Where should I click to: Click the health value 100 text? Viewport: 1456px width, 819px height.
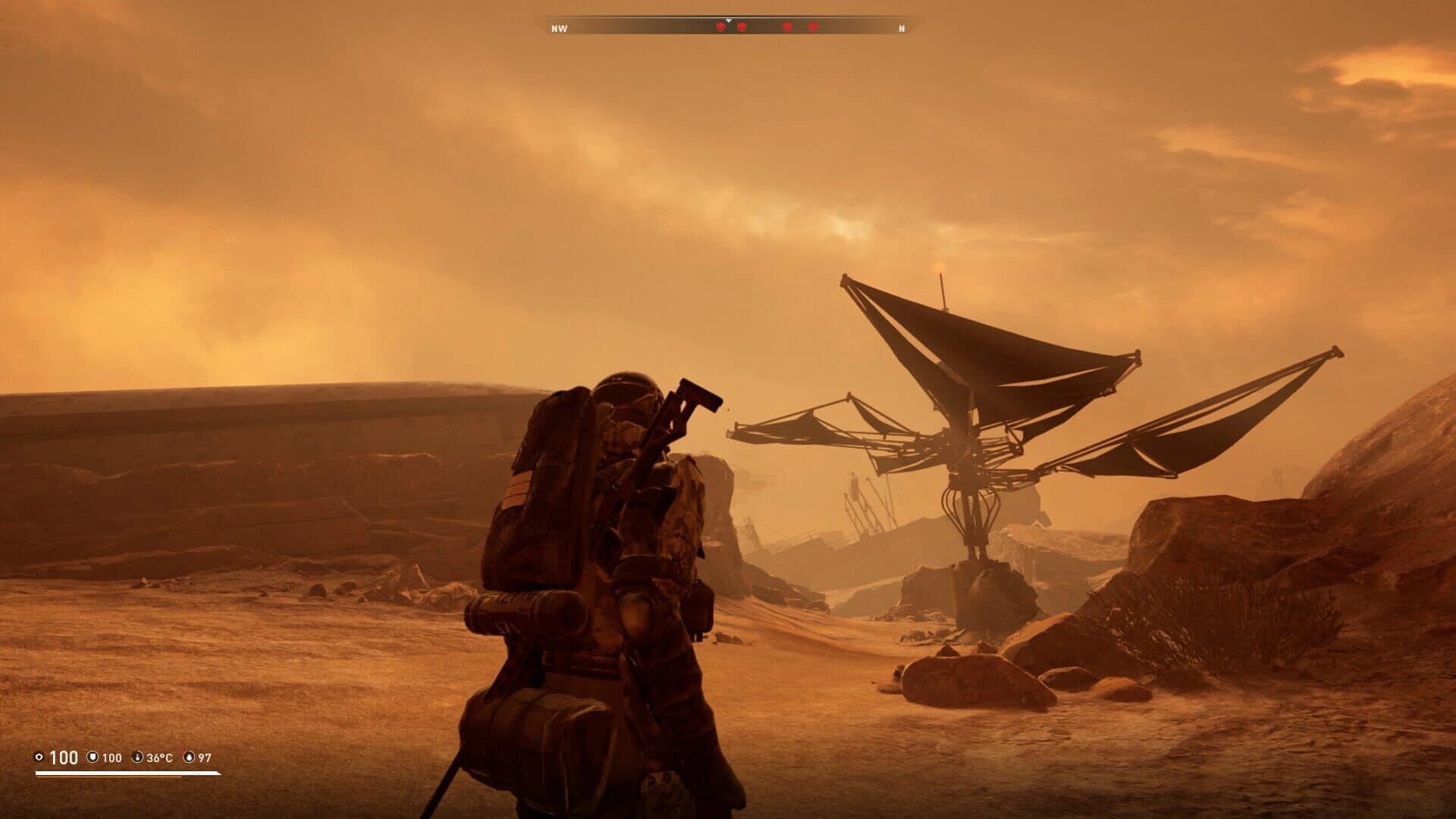click(x=64, y=757)
